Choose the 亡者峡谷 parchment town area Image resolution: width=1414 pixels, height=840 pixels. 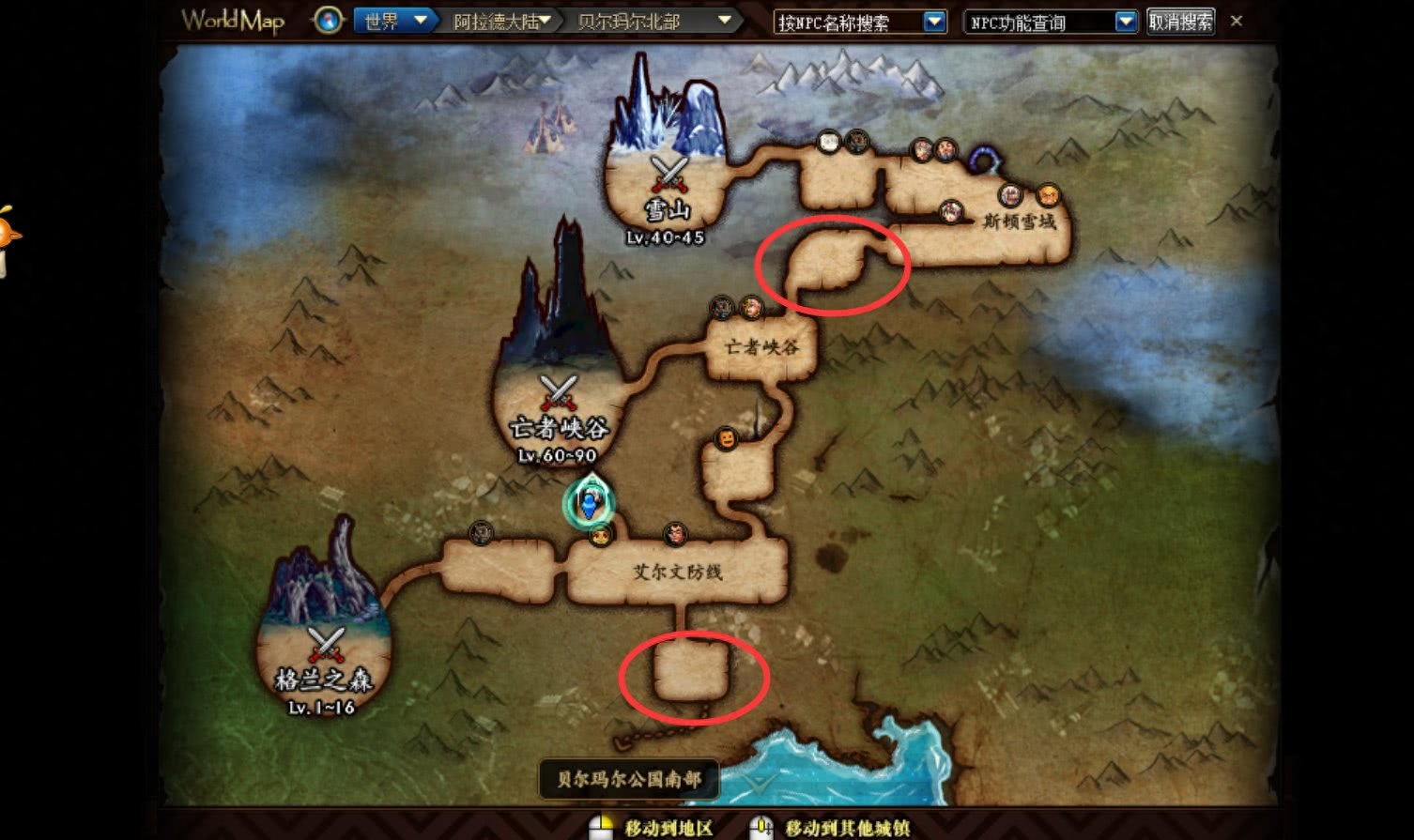coord(761,347)
